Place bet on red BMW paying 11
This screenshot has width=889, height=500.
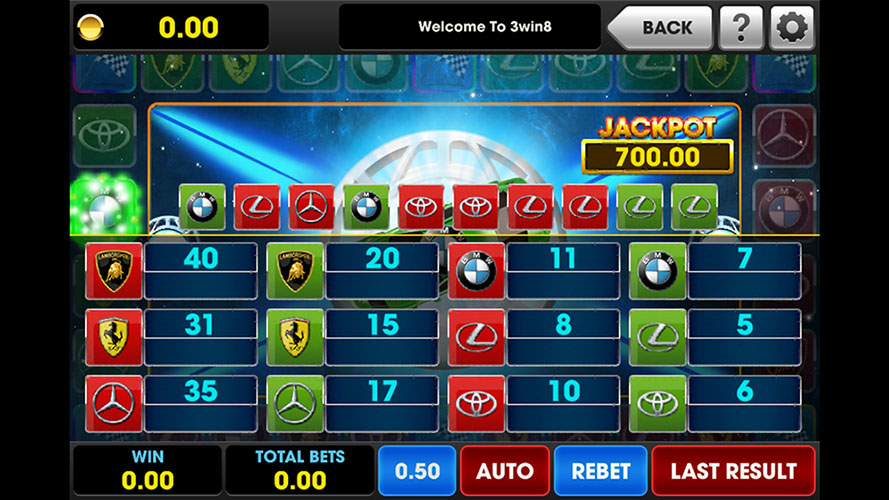[476, 270]
